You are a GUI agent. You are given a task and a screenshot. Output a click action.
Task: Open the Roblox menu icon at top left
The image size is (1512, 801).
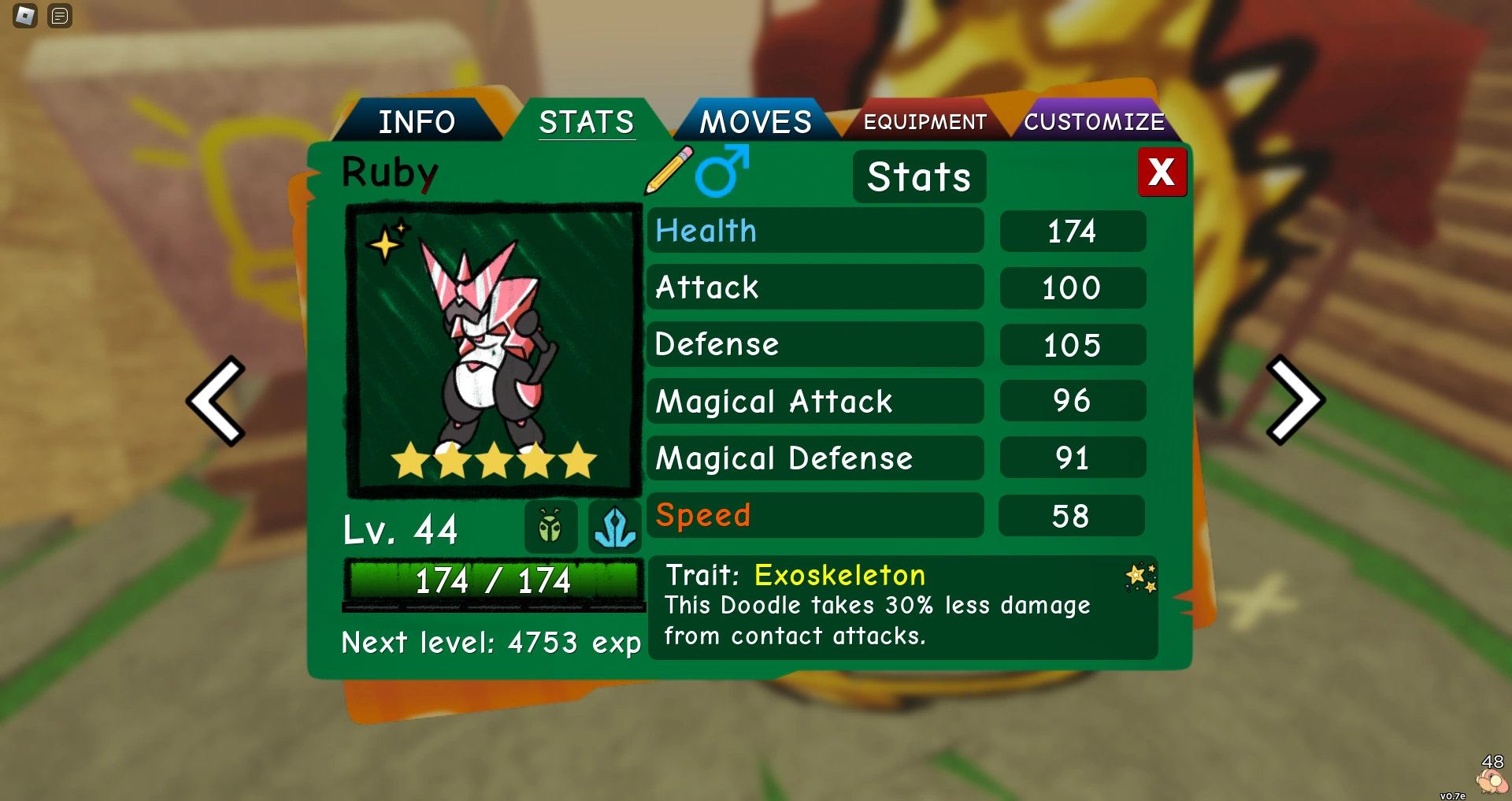(24, 16)
